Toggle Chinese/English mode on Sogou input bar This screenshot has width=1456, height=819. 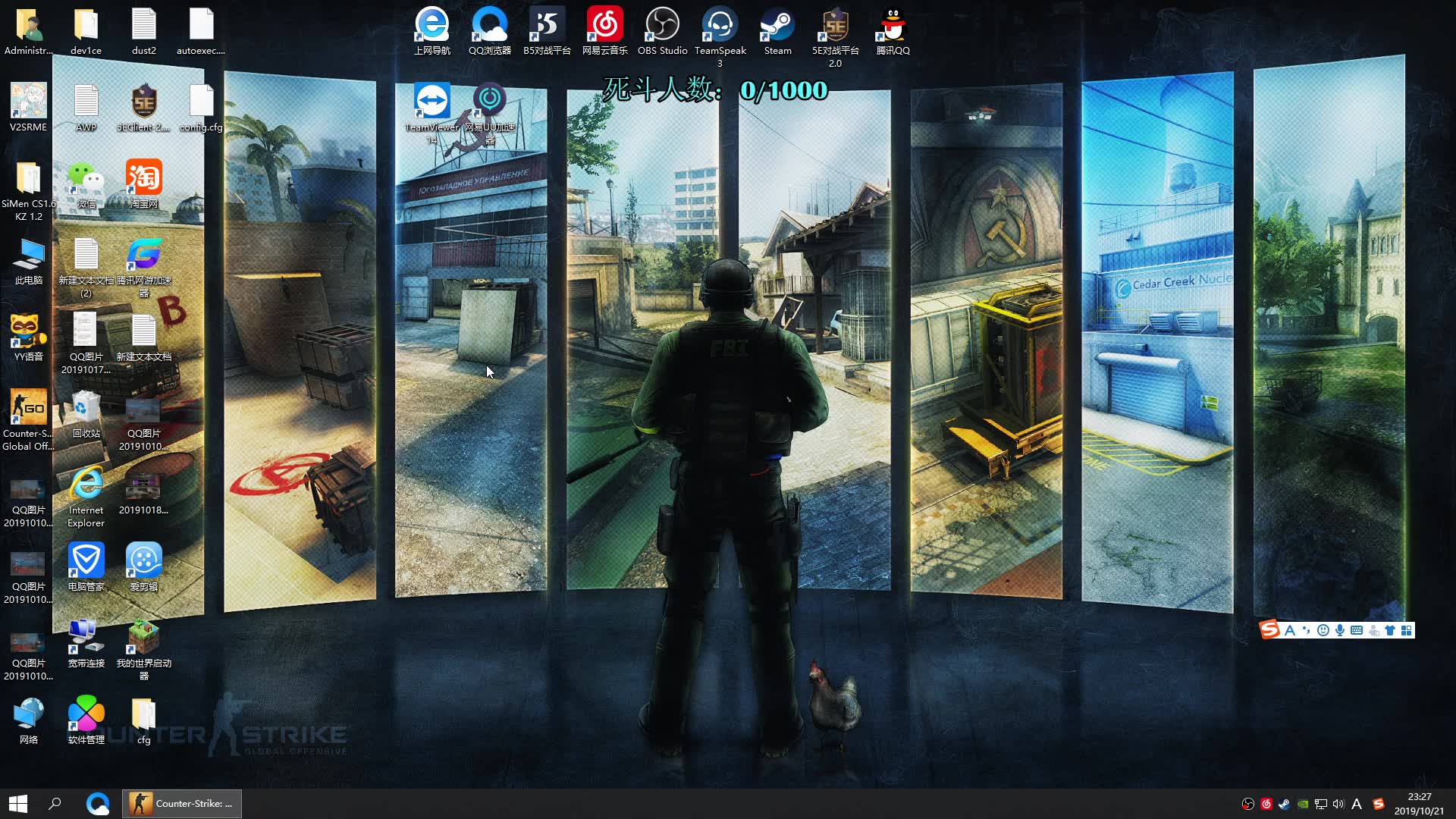pyautogui.click(x=1291, y=630)
